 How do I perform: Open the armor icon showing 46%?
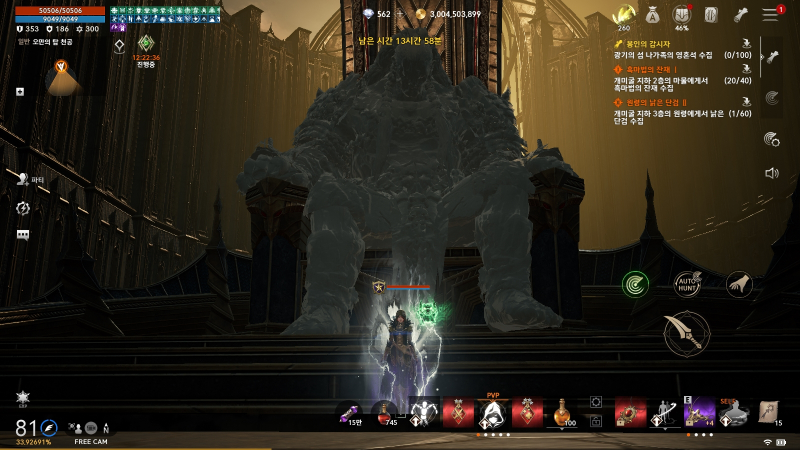683,15
